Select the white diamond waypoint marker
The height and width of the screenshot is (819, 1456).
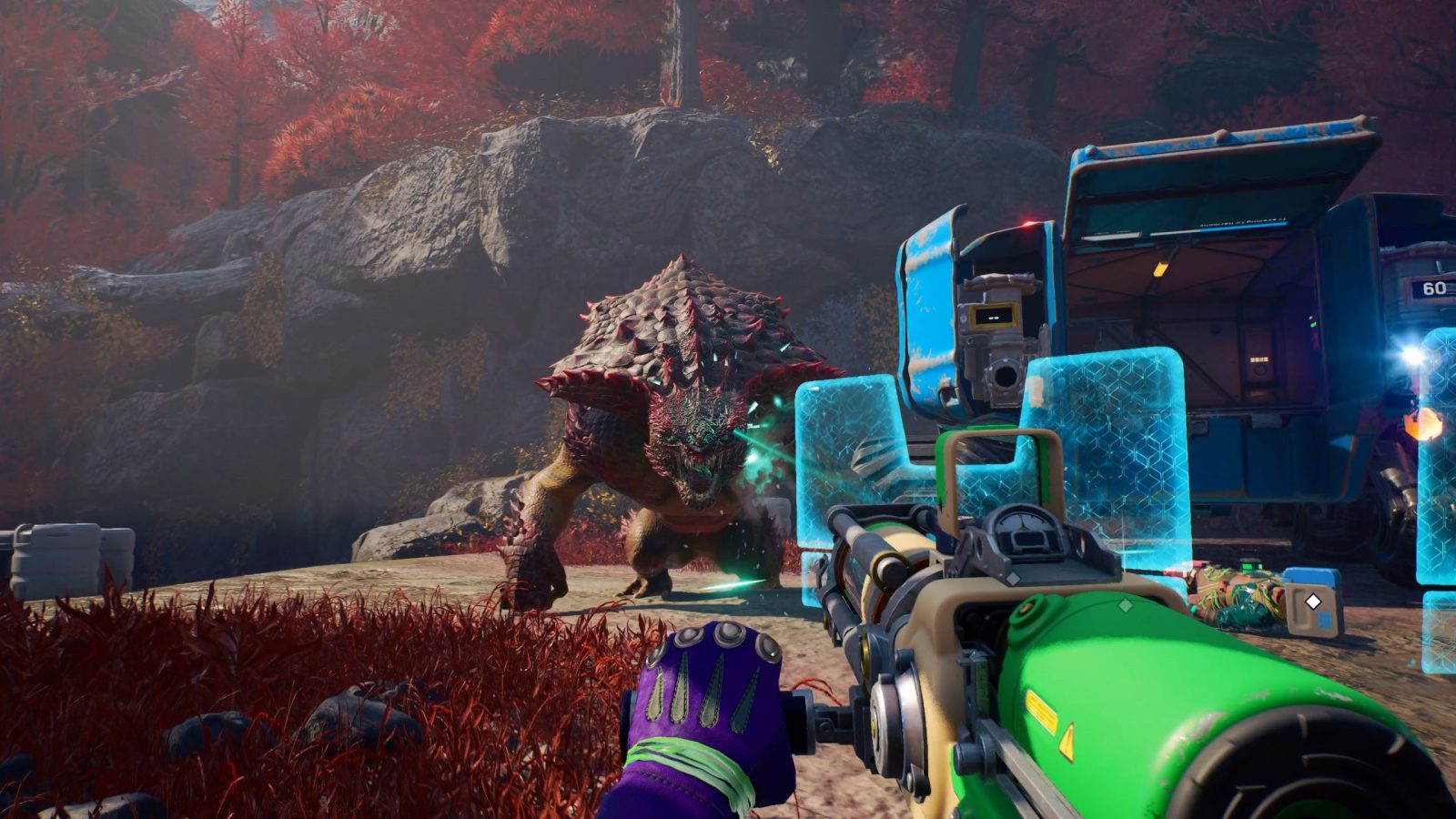pyautogui.click(x=1313, y=602)
